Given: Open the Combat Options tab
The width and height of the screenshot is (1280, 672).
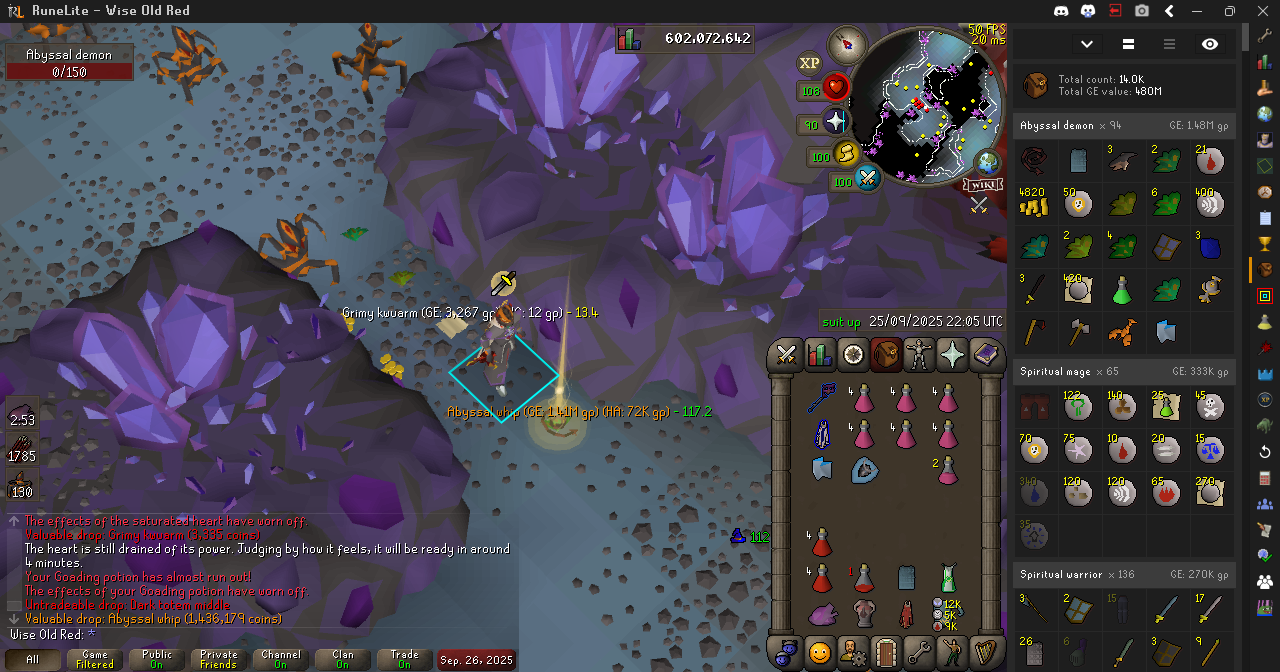Looking at the screenshot, I should pyautogui.click(x=786, y=355).
